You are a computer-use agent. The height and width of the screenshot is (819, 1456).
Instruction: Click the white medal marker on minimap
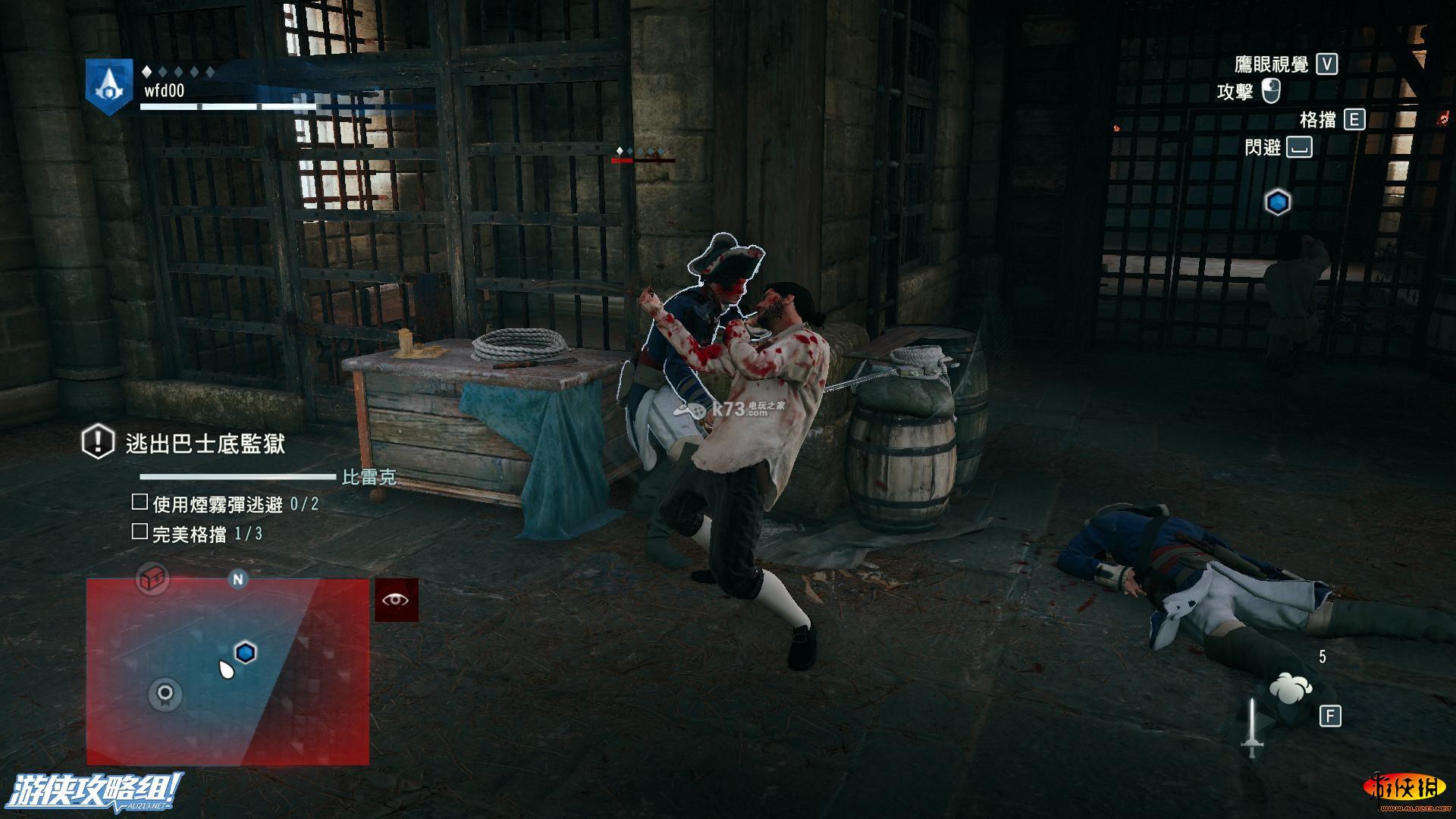(x=165, y=693)
